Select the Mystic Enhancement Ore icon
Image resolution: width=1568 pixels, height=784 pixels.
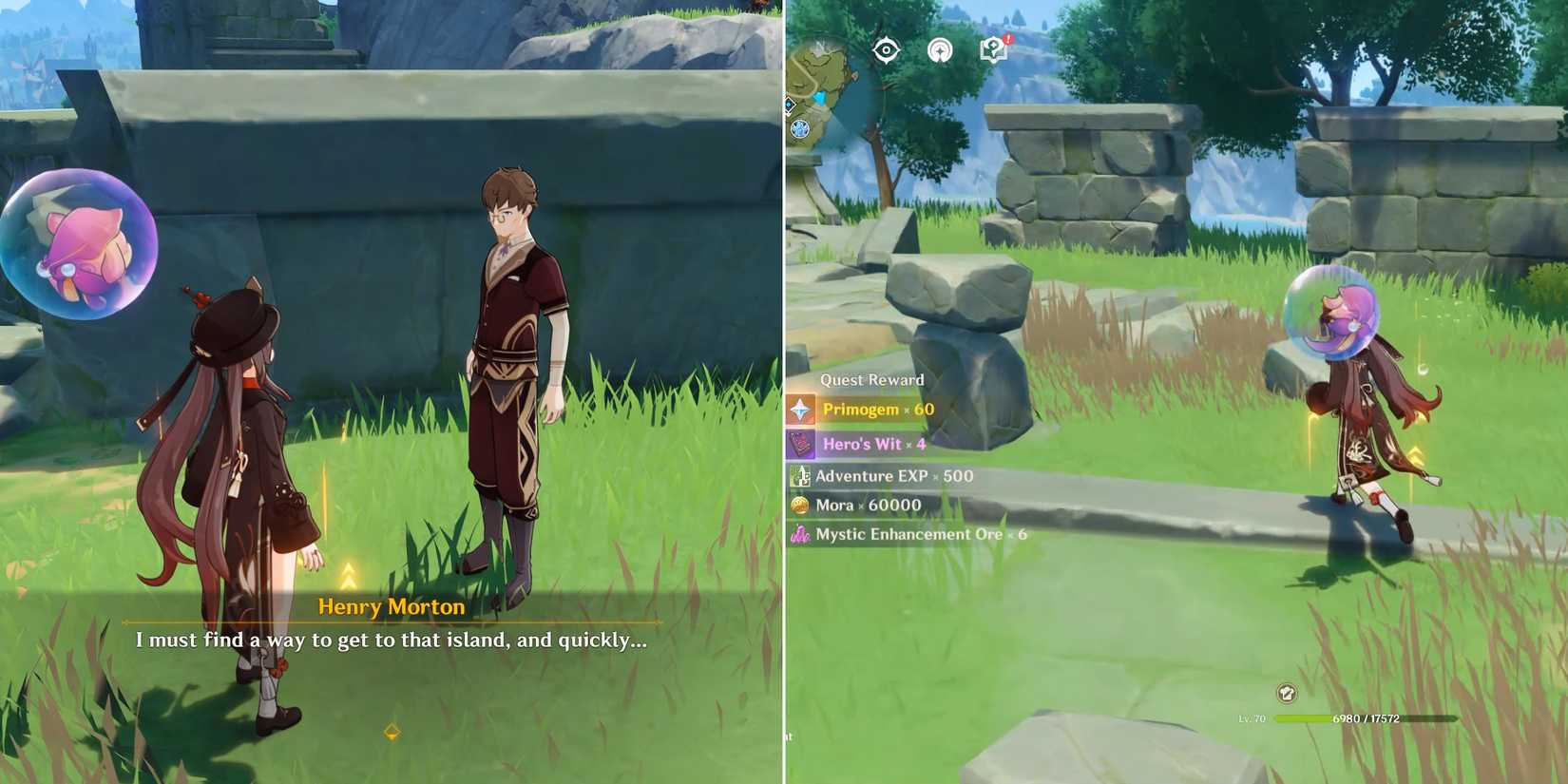pyautogui.click(x=799, y=534)
